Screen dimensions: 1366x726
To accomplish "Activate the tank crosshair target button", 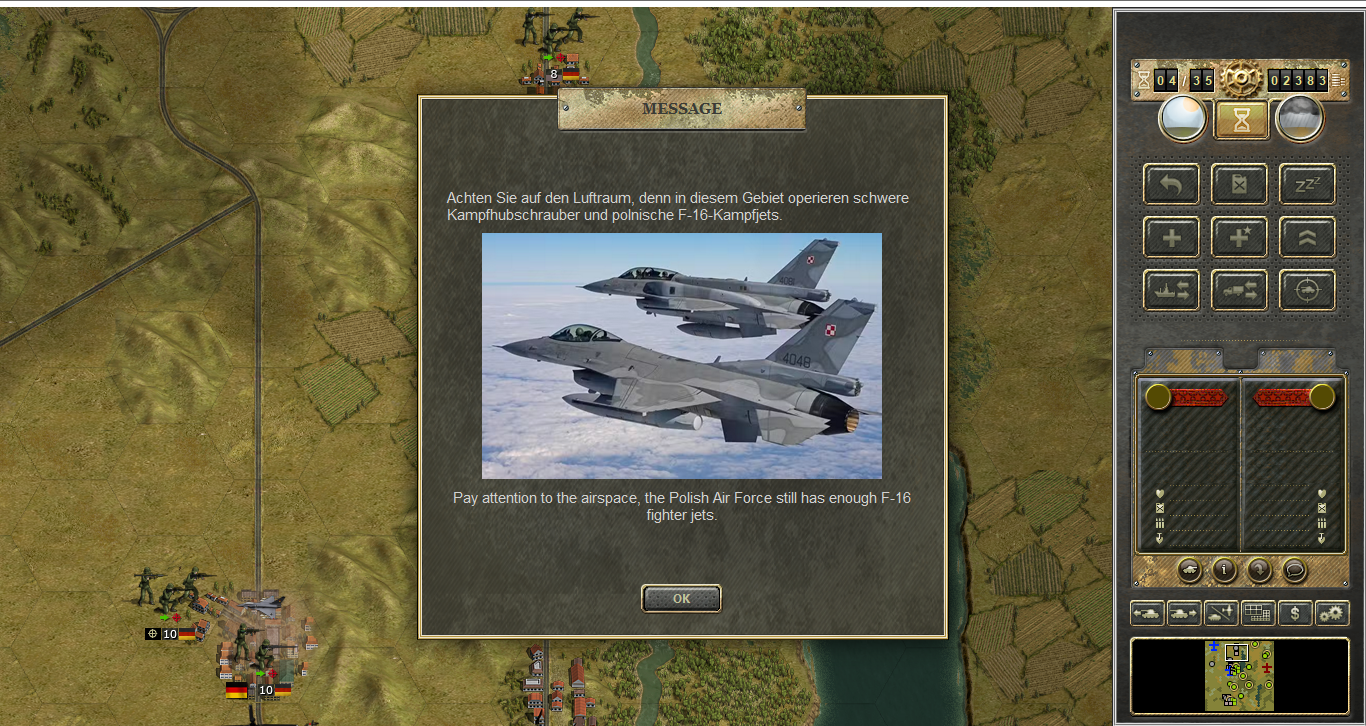I will point(1307,290).
